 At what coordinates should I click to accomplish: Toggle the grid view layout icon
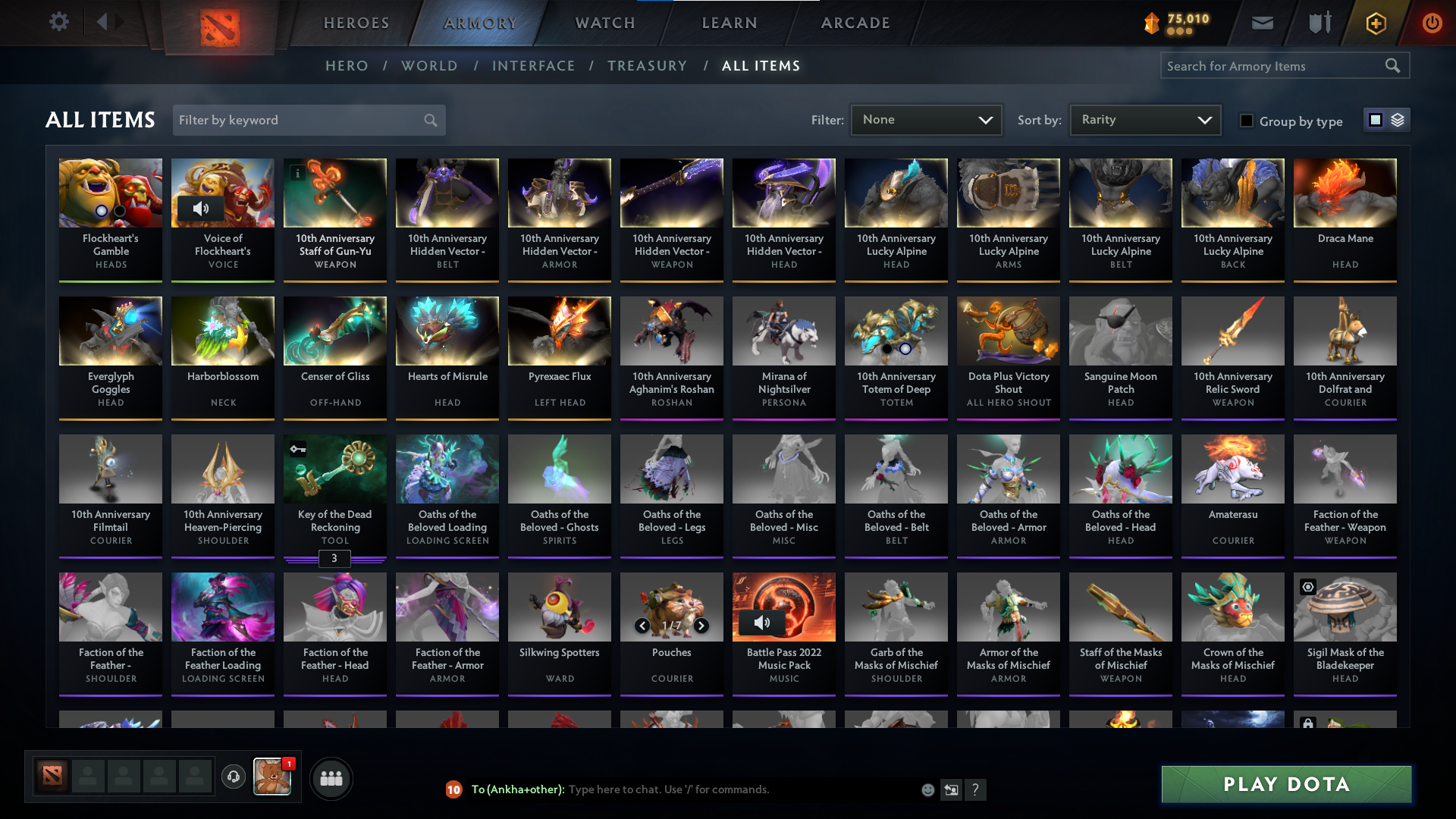[1376, 120]
